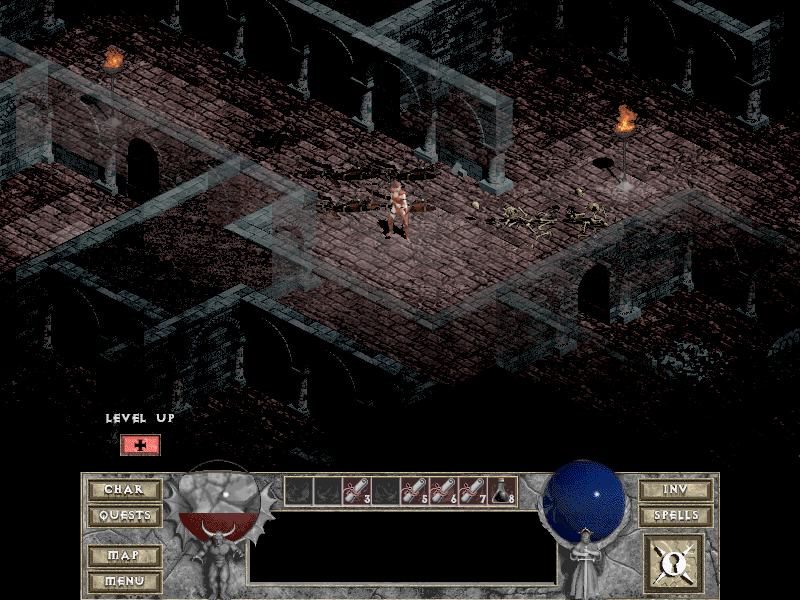Screen dimensions: 800x600
Task: Use the scroll in belt slot 3
Action: pyautogui.click(x=357, y=490)
